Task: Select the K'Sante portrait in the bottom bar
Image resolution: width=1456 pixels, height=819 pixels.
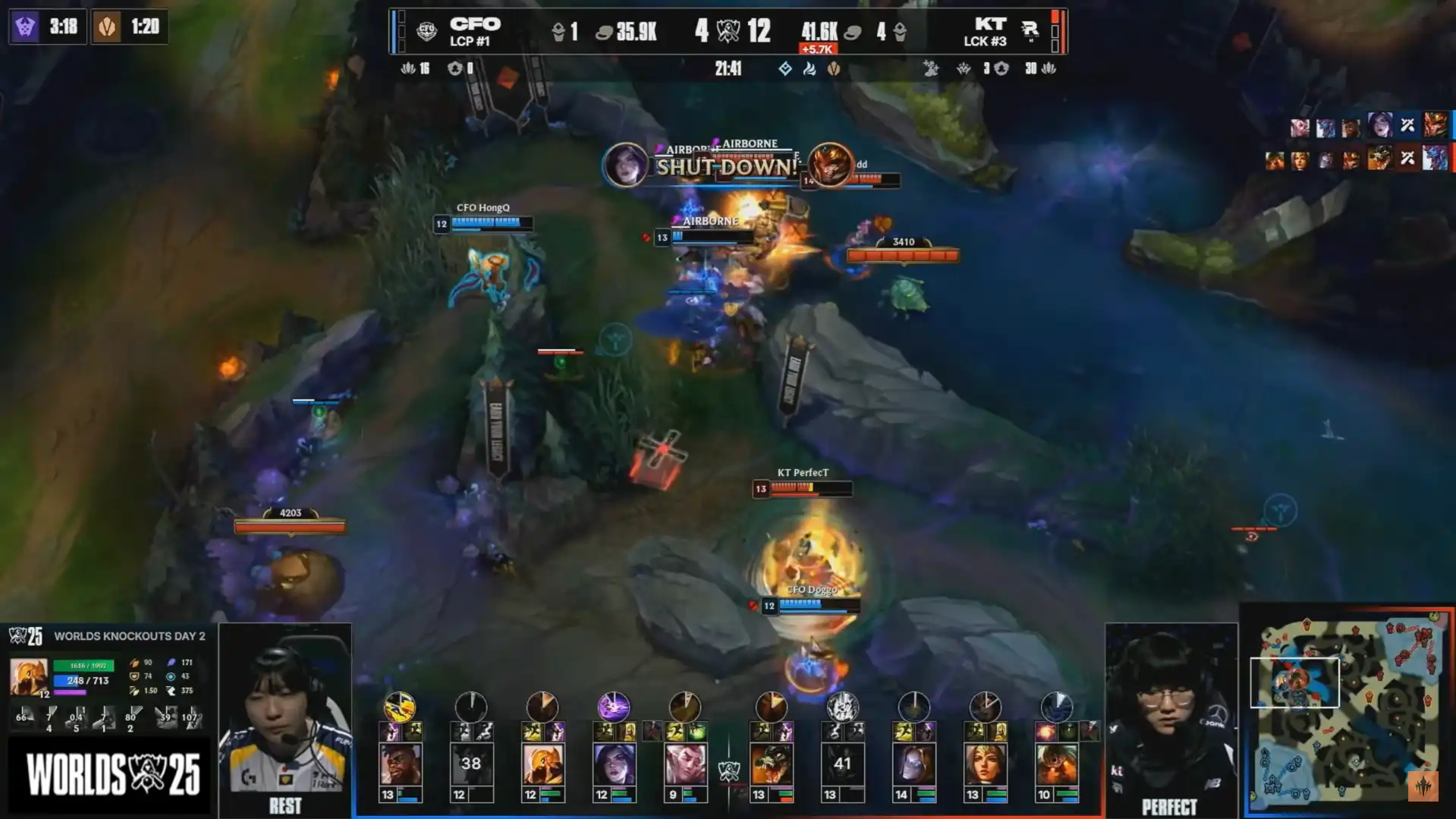Action: pyautogui.click(x=400, y=764)
